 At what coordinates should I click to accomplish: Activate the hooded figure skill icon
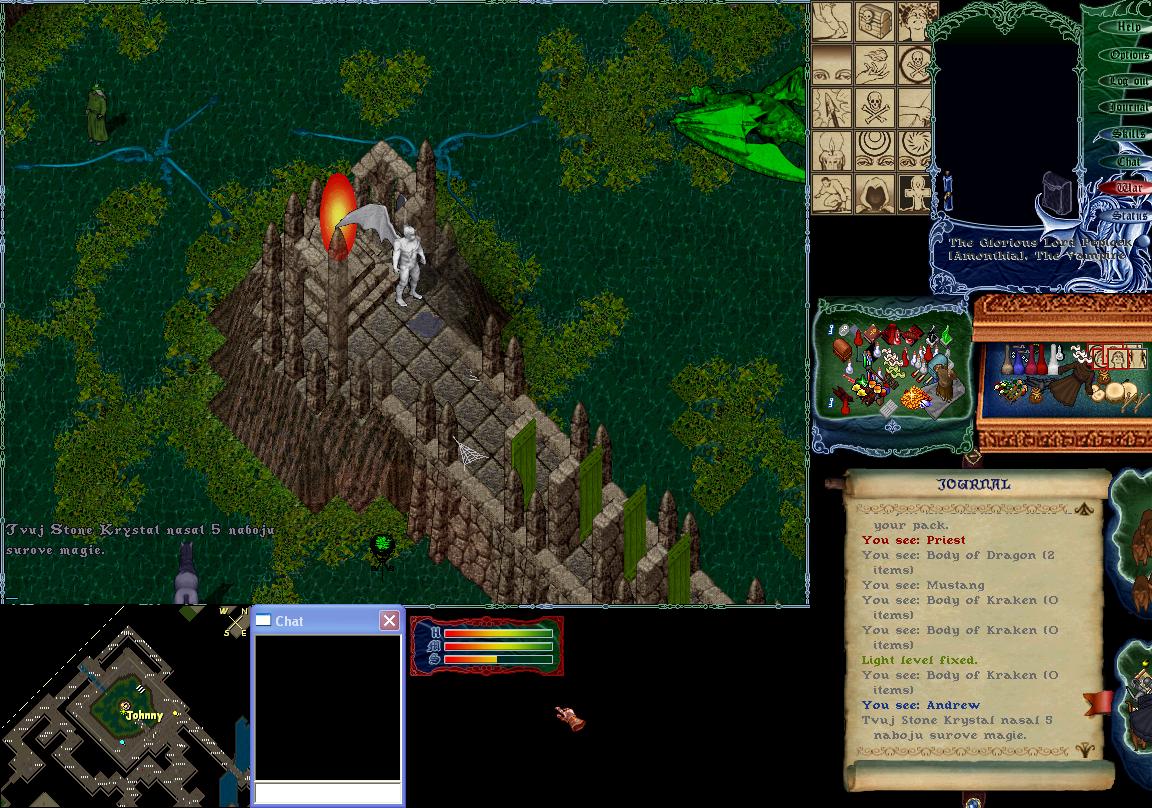tap(874, 194)
